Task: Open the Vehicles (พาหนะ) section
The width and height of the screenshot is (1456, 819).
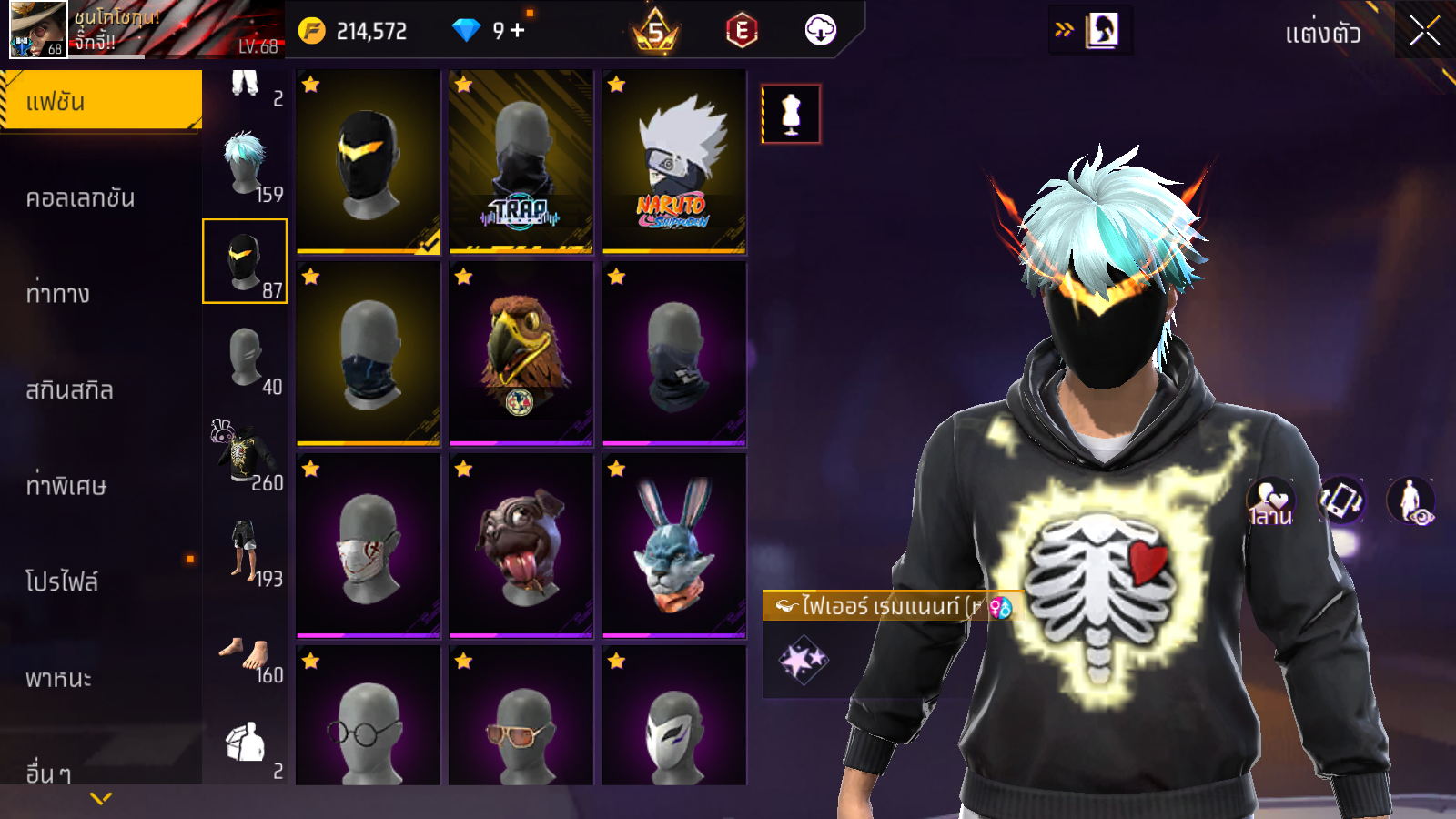Action: (x=59, y=679)
